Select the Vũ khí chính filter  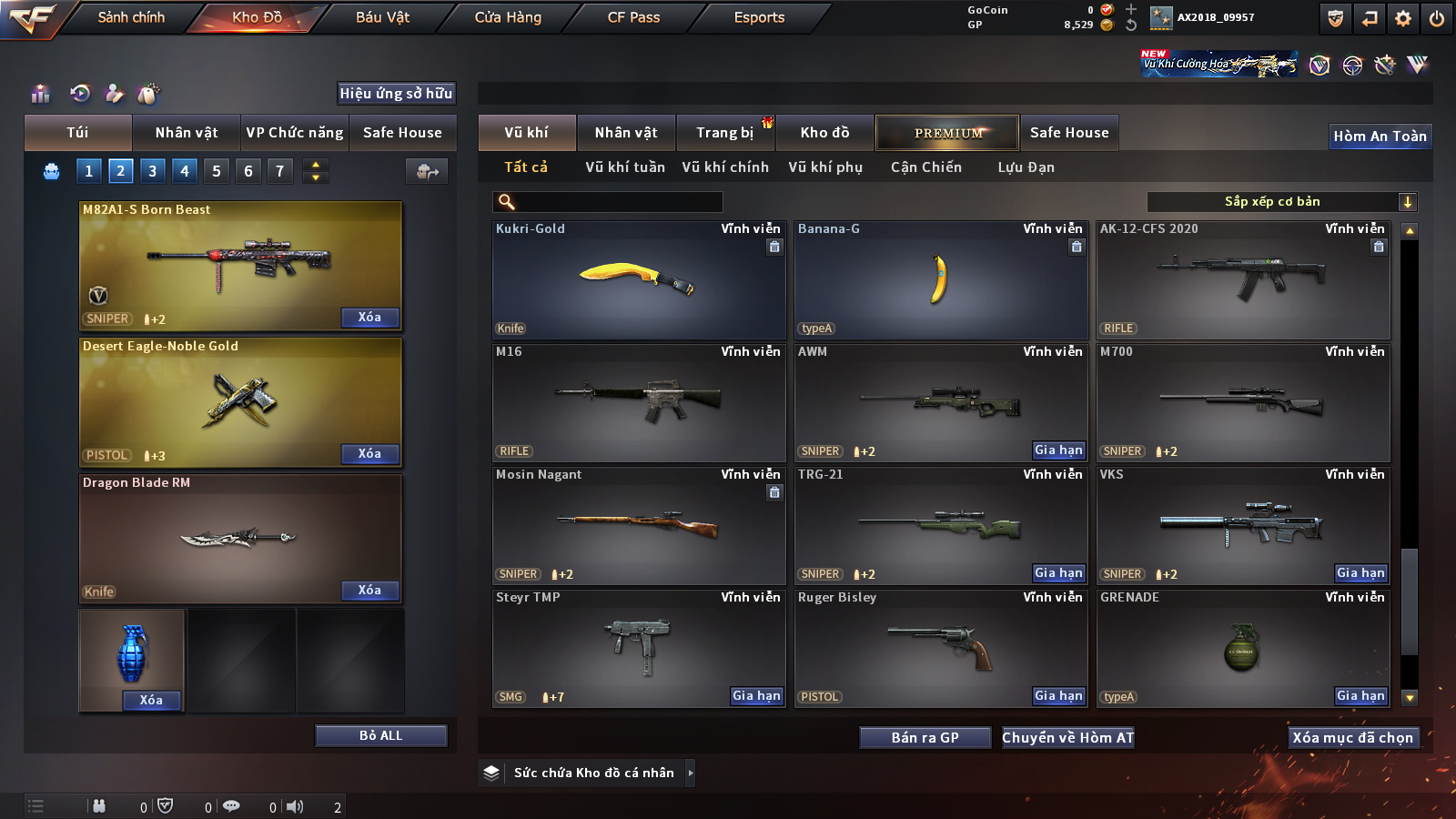pos(725,167)
